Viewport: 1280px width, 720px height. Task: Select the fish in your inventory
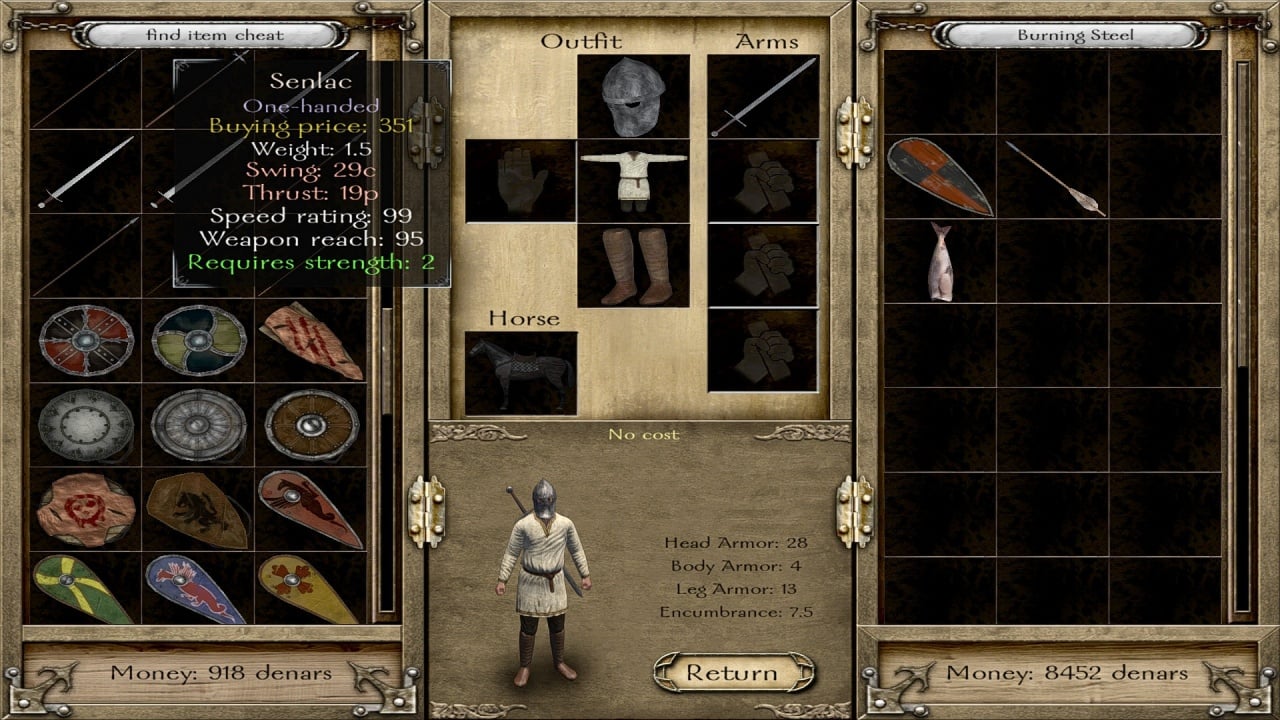[x=939, y=261]
